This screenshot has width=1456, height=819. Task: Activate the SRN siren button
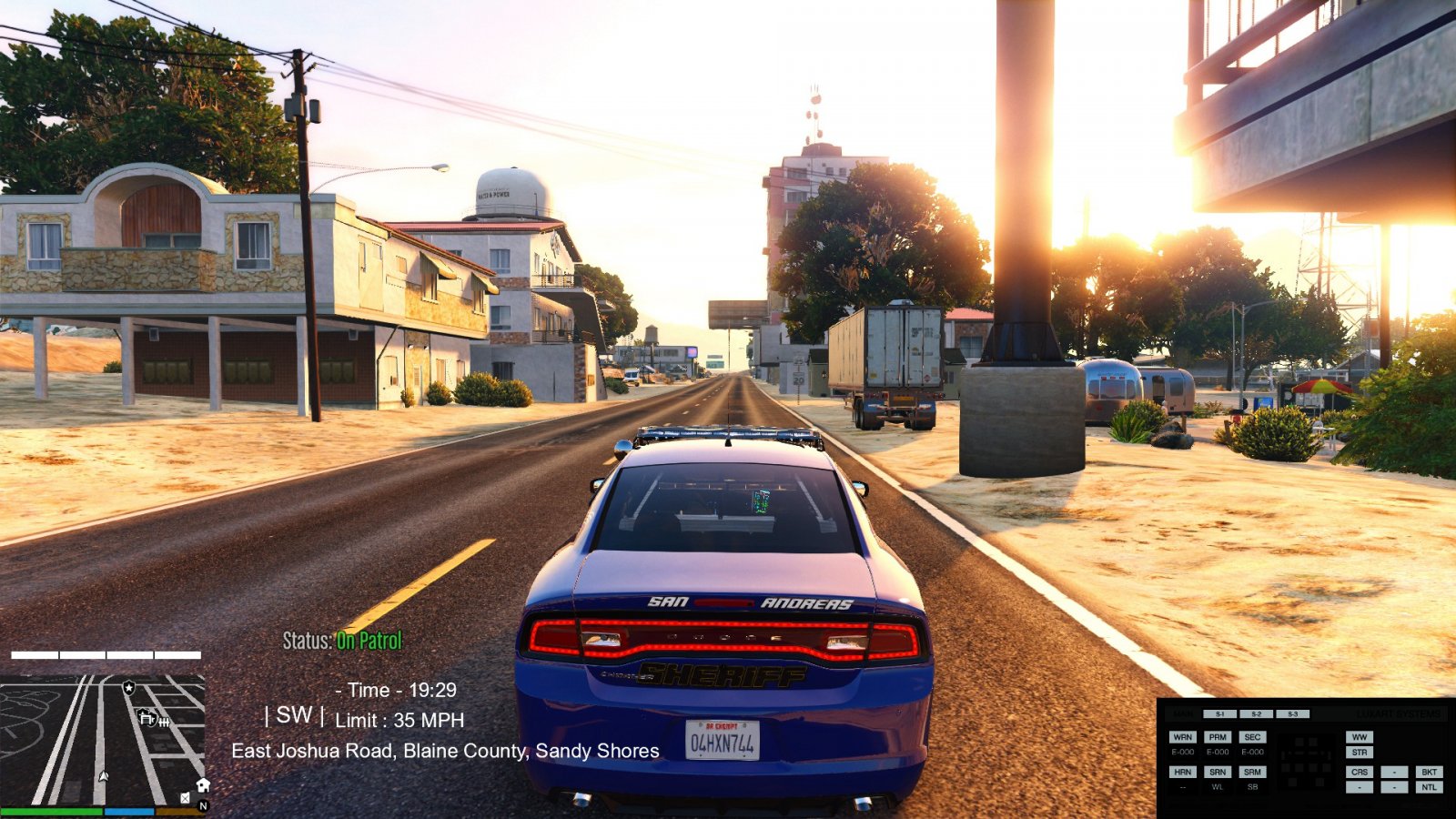coord(1218,772)
